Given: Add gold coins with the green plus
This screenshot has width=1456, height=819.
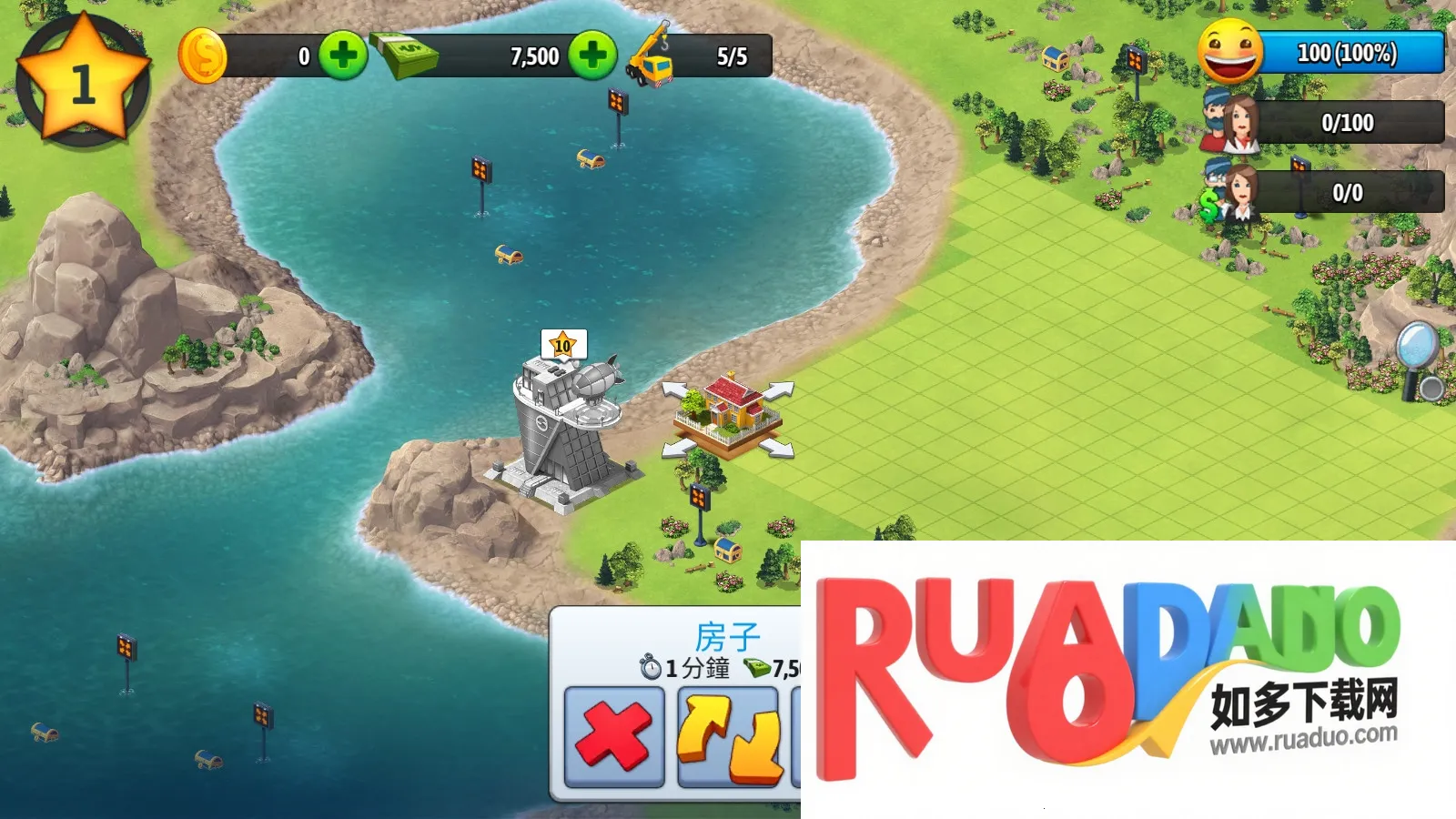Looking at the screenshot, I should pos(343,56).
